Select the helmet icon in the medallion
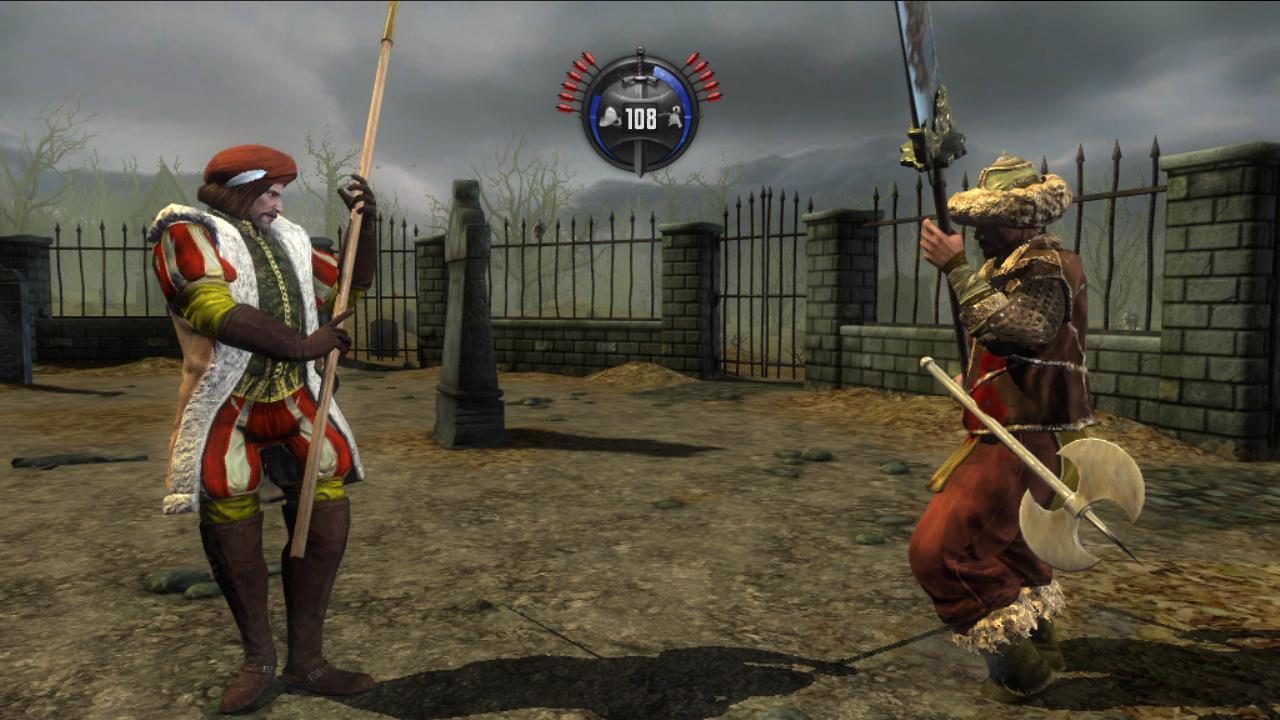1280x720 pixels. click(610, 117)
